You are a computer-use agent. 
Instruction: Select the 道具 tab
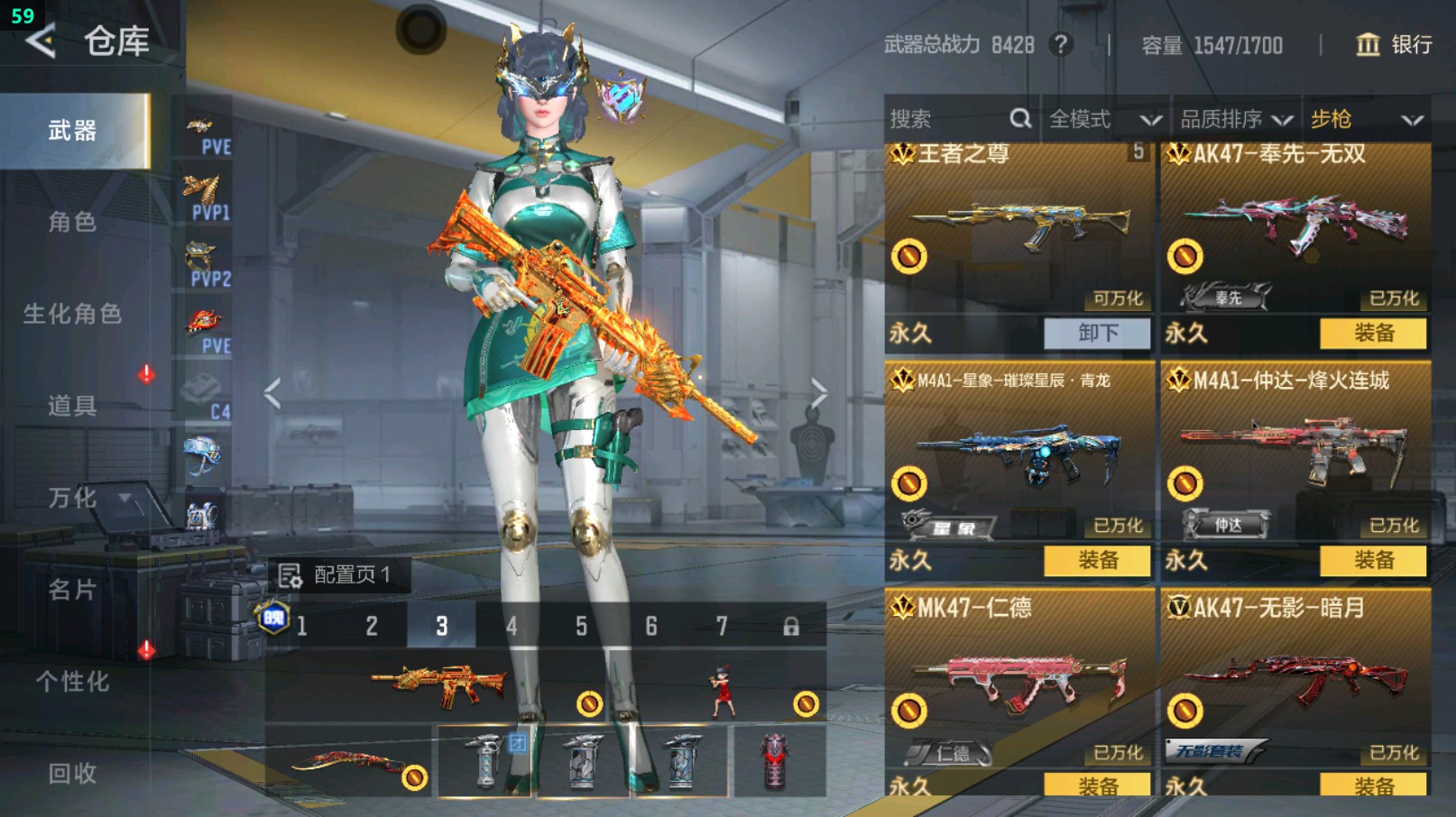(x=72, y=406)
